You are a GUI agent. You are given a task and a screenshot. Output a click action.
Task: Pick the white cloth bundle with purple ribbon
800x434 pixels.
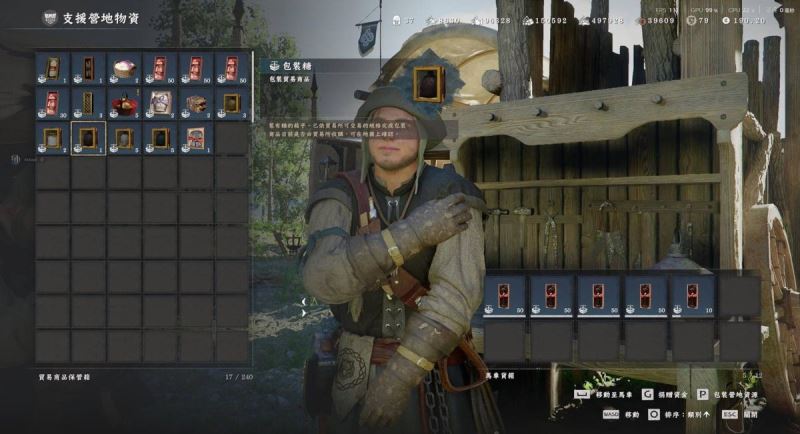(x=160, y=104)
